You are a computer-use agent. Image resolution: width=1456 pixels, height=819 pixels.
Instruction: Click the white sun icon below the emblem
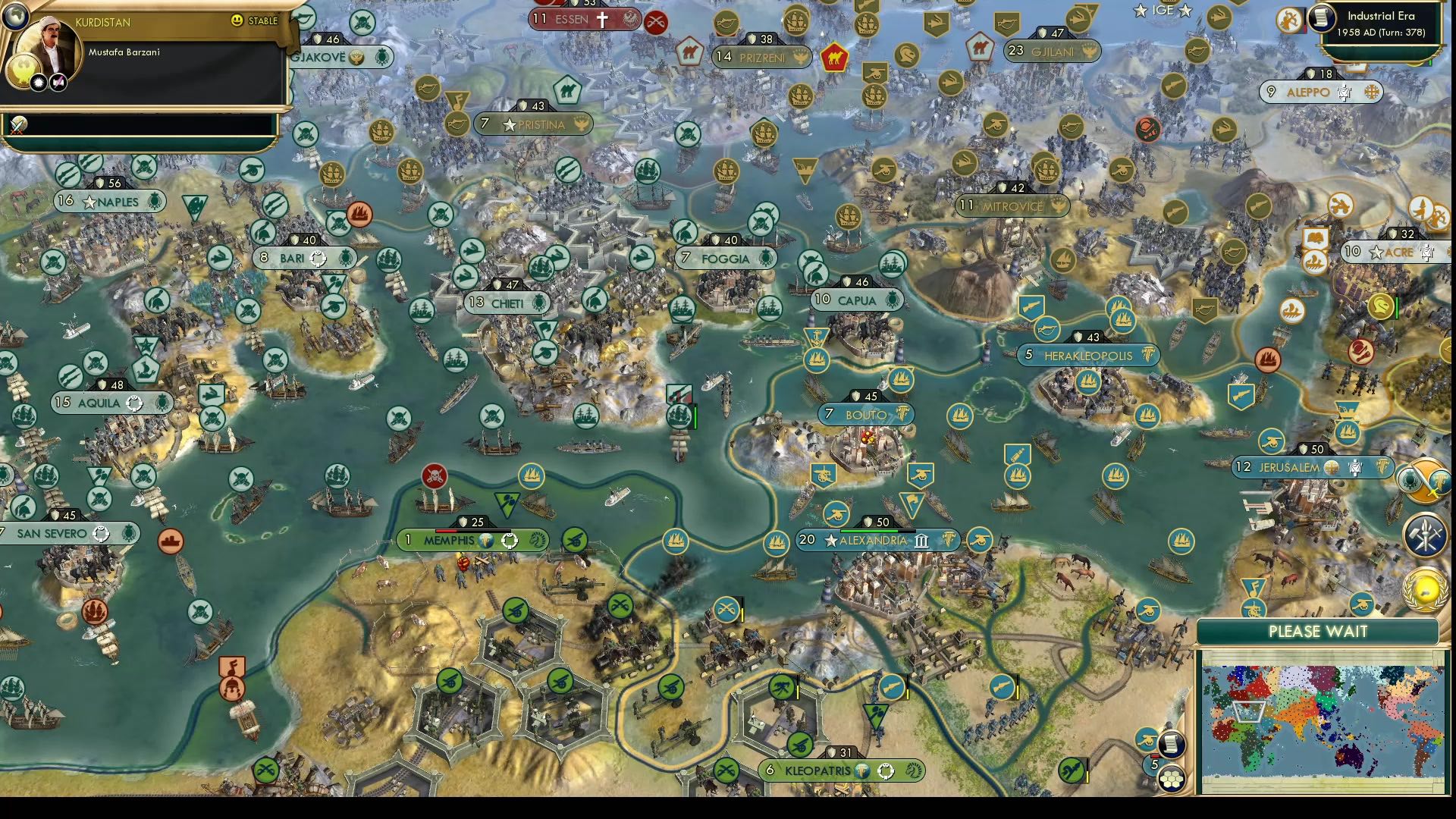[x=38, y=83]
